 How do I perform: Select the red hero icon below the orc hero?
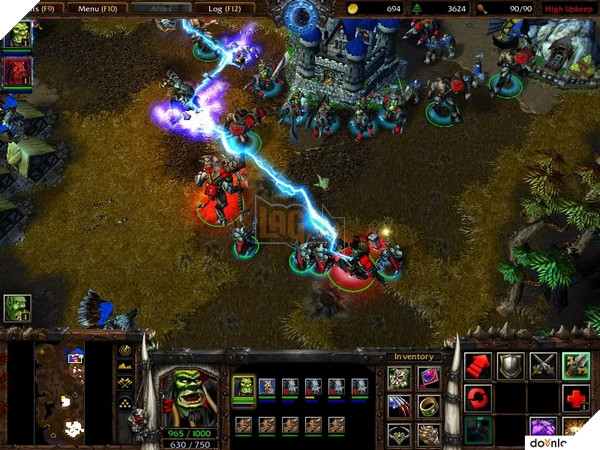pos(17,71)
